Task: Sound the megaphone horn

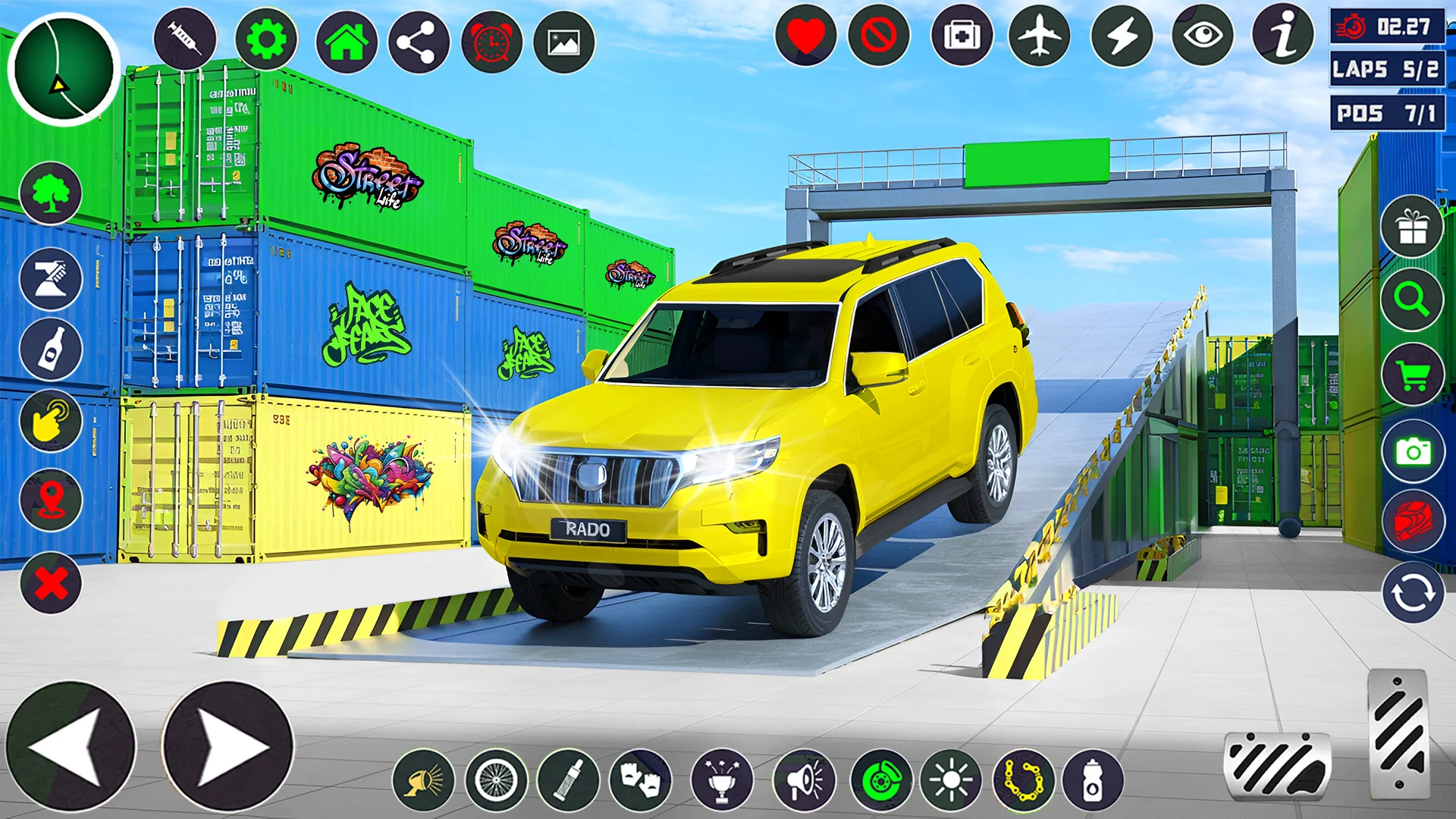Action: click(x=804, y=780)
